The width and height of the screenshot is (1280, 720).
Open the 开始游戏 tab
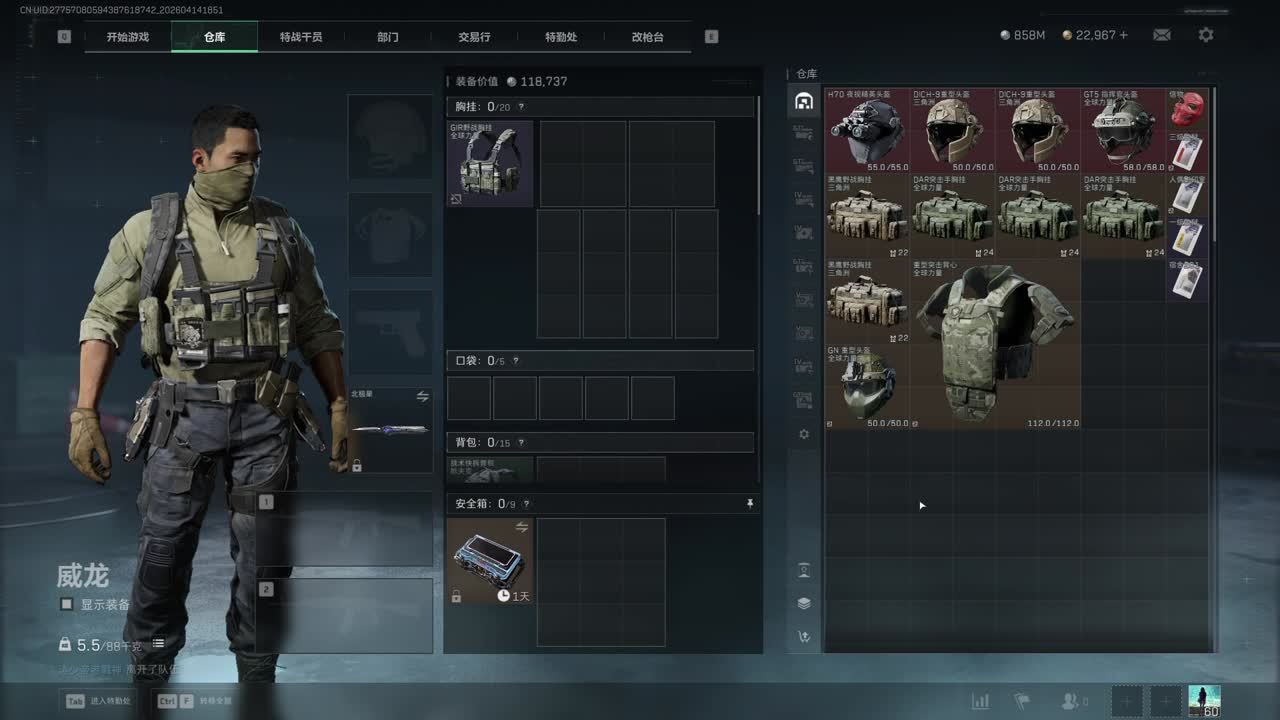pyautogui.click(x=128, y=37)
